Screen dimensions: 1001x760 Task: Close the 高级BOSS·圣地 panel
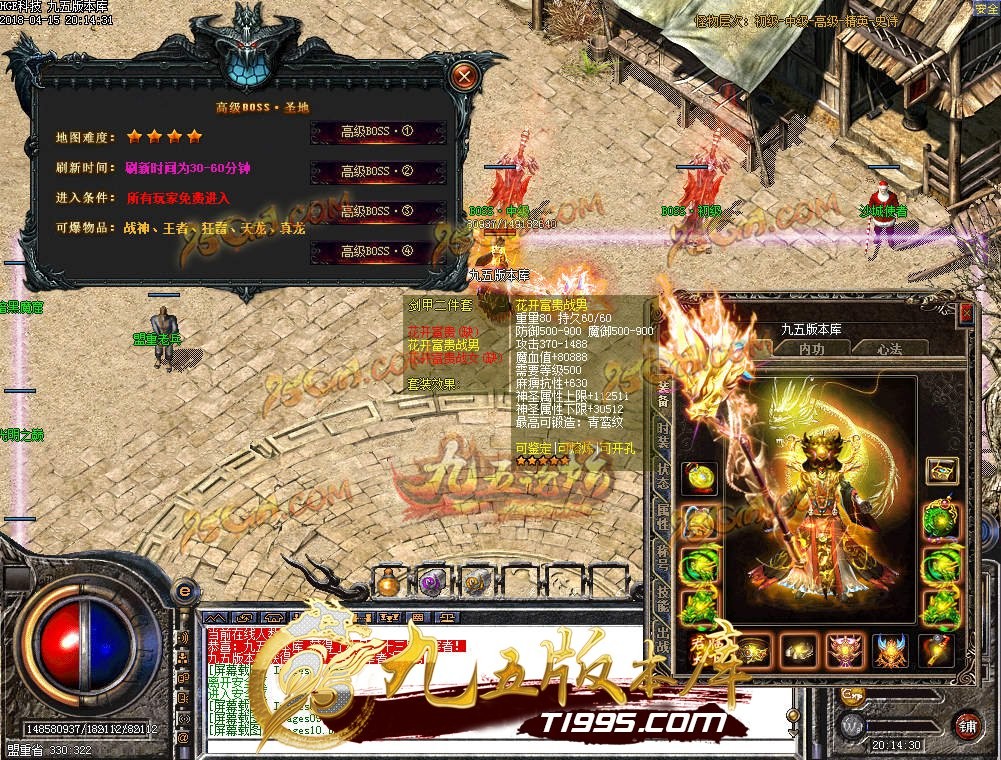pyautogui.click(x=463, y=75)
